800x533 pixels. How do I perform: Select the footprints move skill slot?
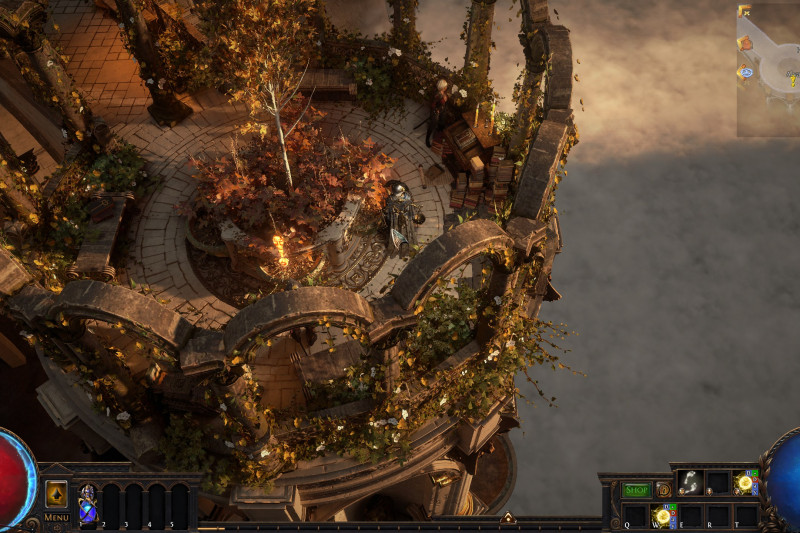(x=690, y=482)
